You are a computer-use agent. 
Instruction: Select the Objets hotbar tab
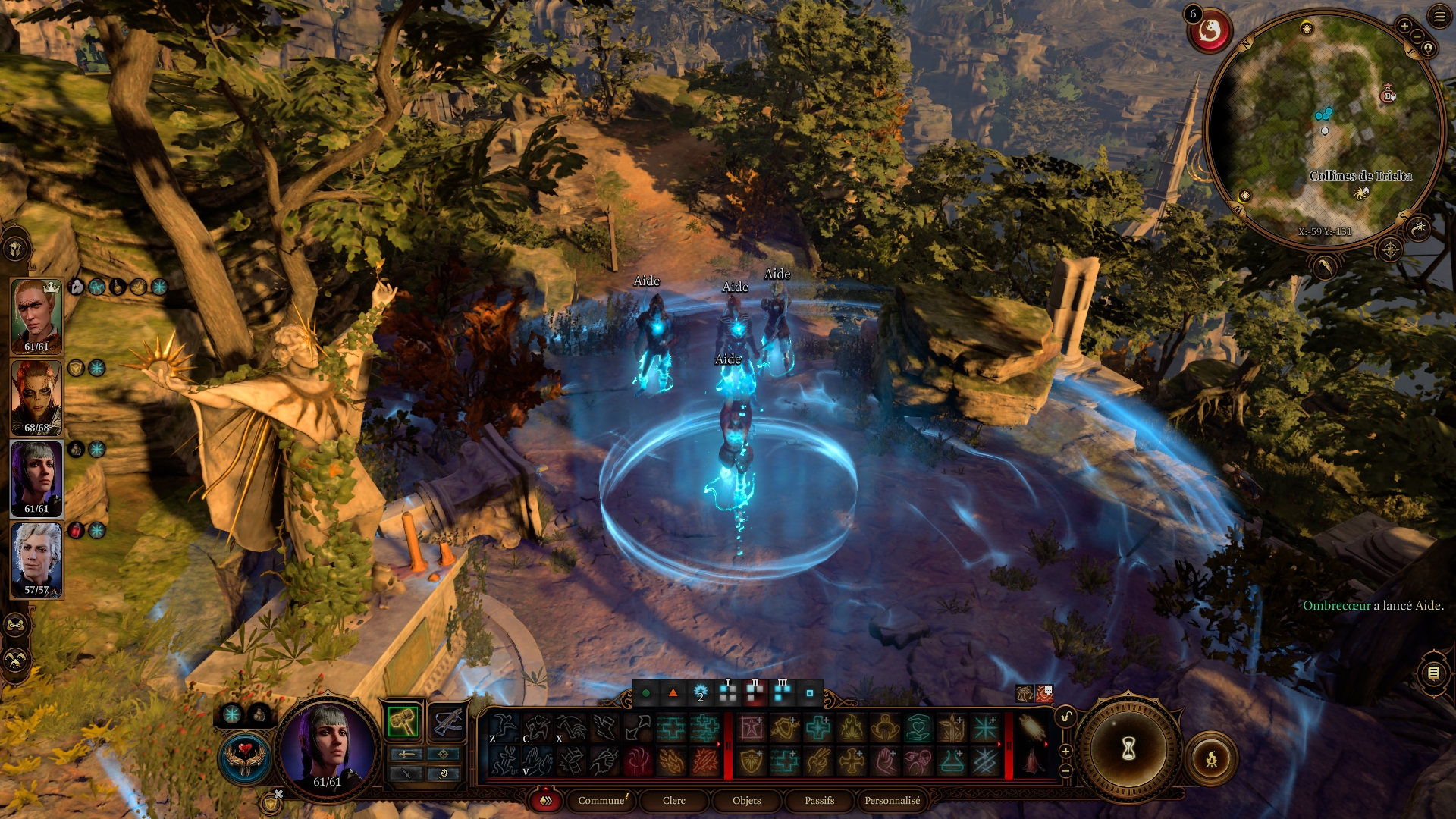click(x=746, y=800)
